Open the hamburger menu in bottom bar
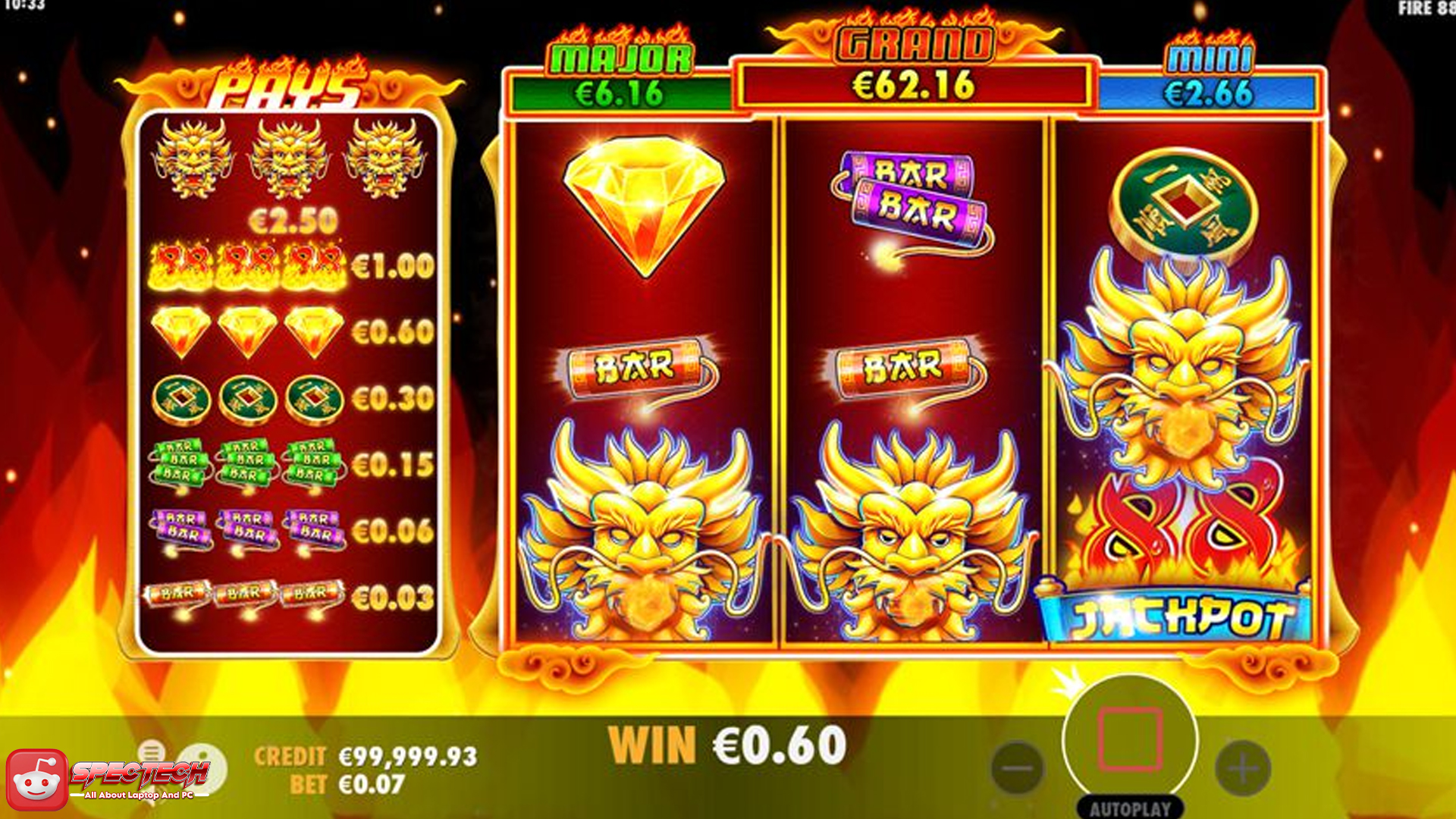The width and height of the screenshot is (1456, 819). pos(150,752)
